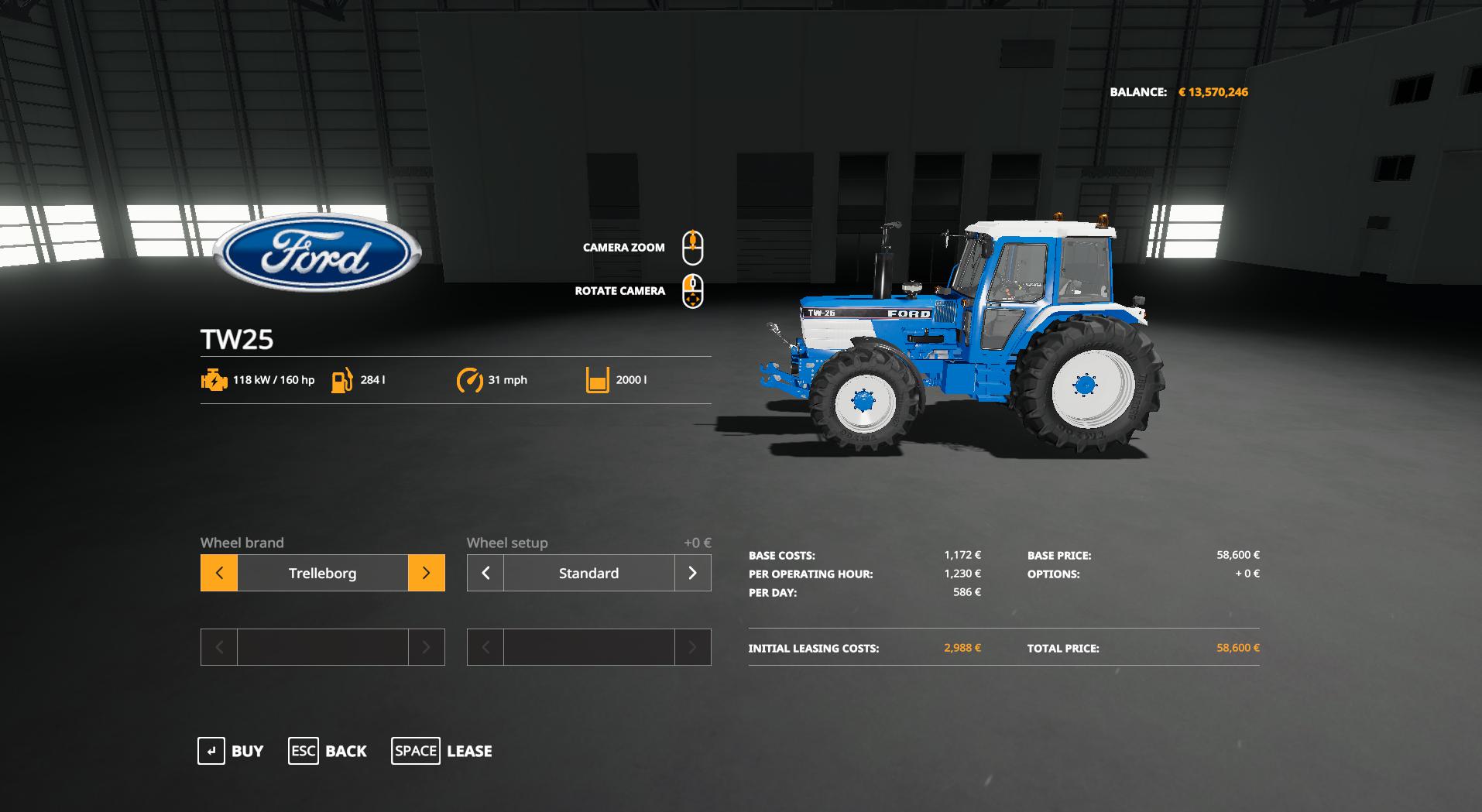Switch to previous wheel setup option
Viewport: 1482px width, 812px height.
coord(485,573)
